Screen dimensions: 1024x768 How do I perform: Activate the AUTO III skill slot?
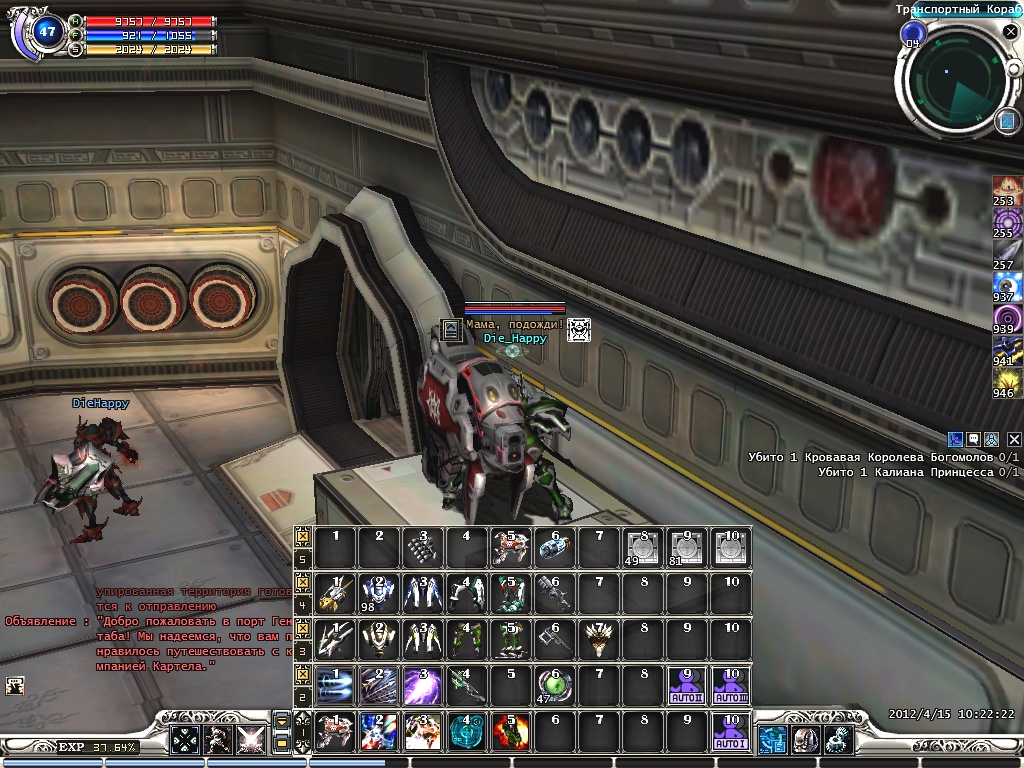point(731,687)
